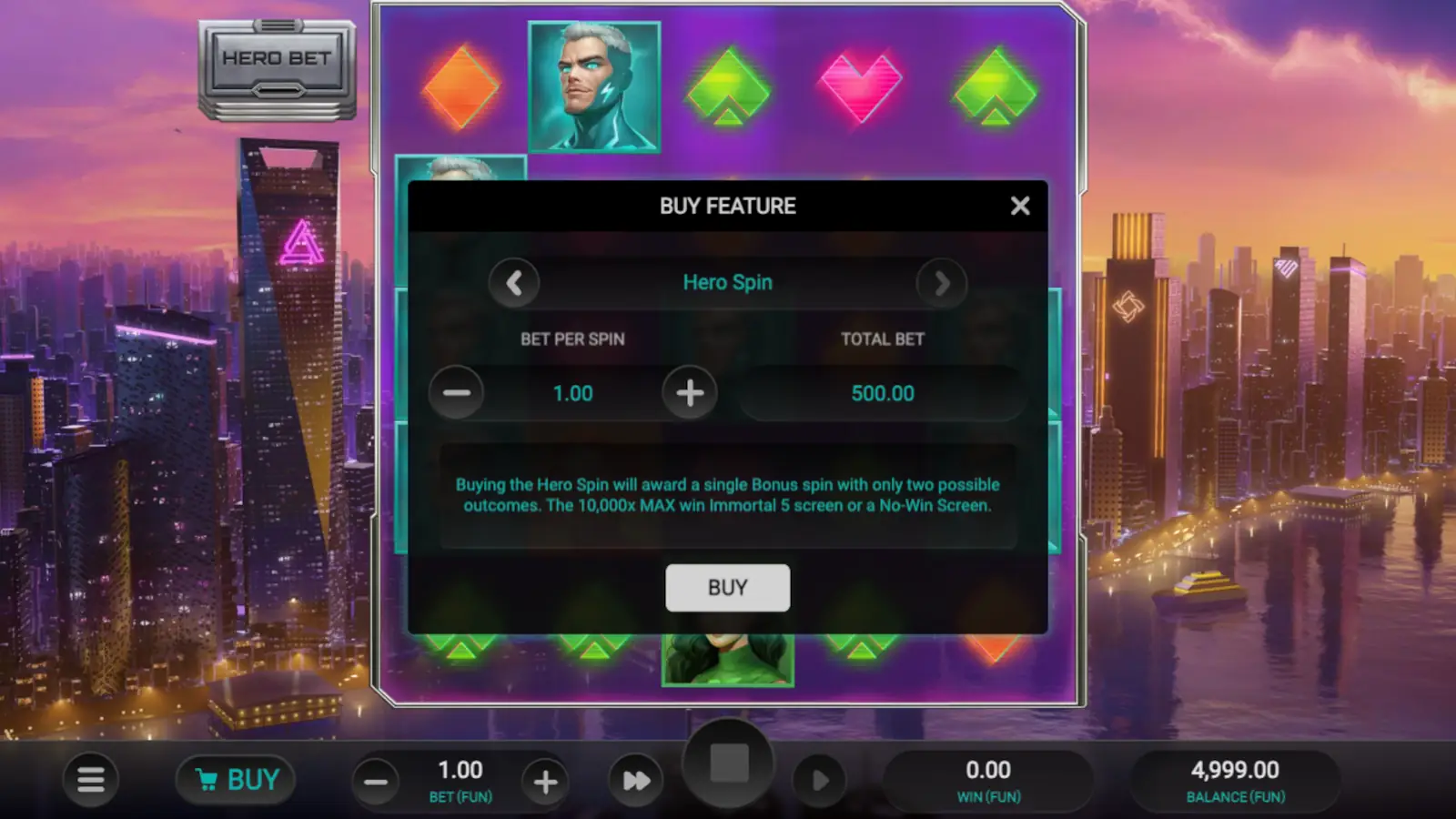Click the male hero symbol on the reels

(x=595, y=86)
